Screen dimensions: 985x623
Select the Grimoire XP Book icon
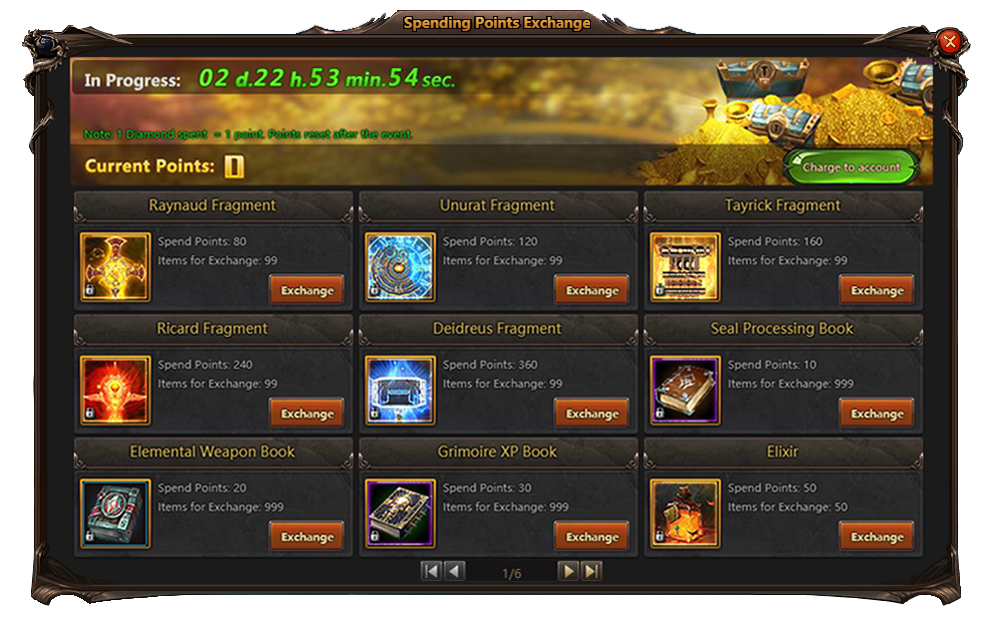(400, 514)
